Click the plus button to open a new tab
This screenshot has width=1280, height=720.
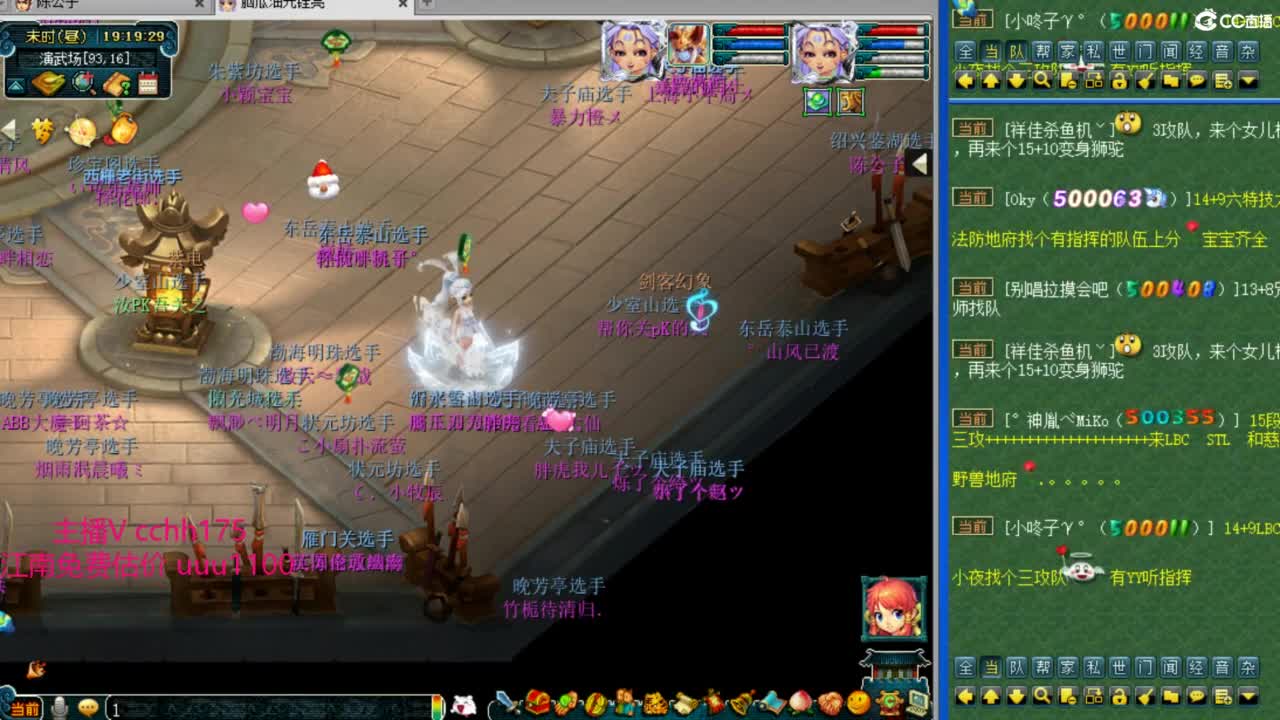pos(425,6)
